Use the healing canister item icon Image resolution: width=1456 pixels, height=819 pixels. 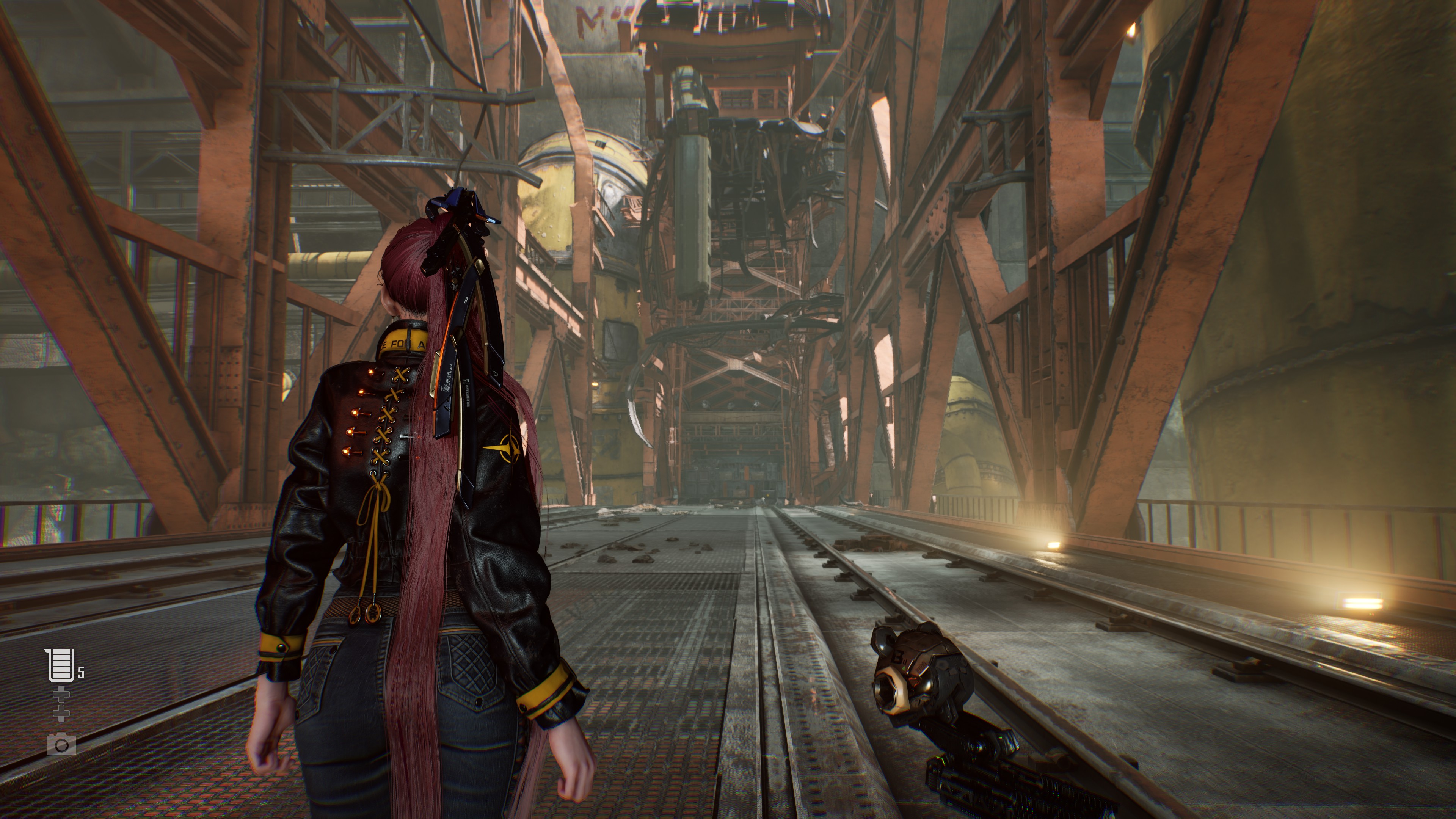pyautogui.click(x=60, y=665)
